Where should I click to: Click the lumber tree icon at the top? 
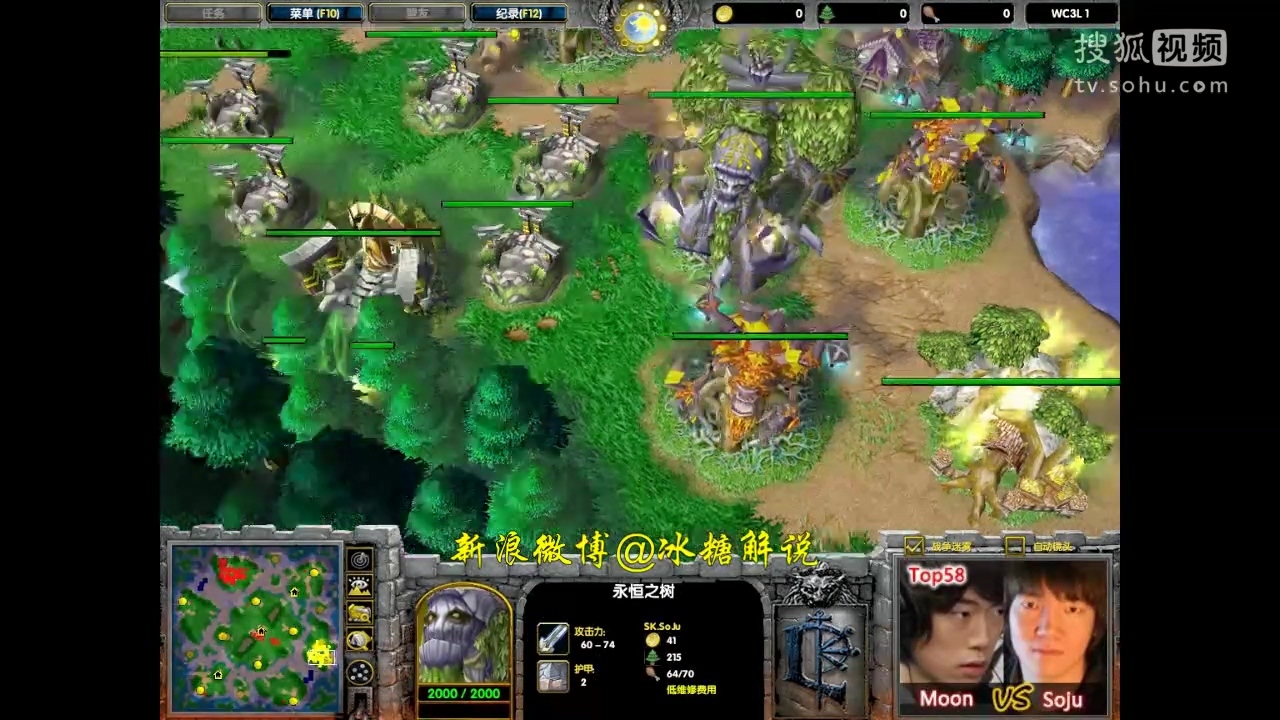click(826, 13)
